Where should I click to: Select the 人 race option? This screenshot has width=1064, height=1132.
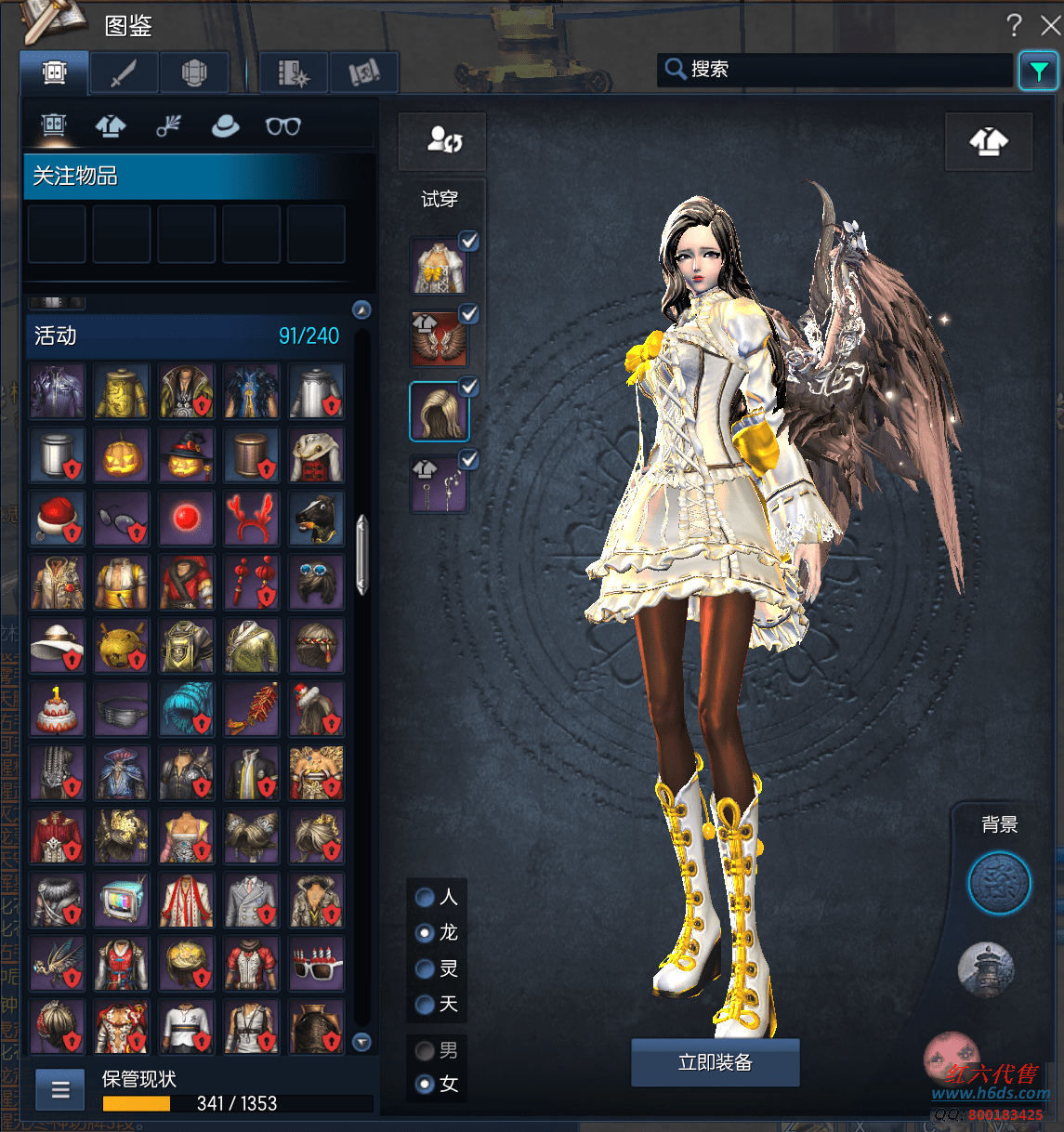pyautogui.click(x=425, y=897)
